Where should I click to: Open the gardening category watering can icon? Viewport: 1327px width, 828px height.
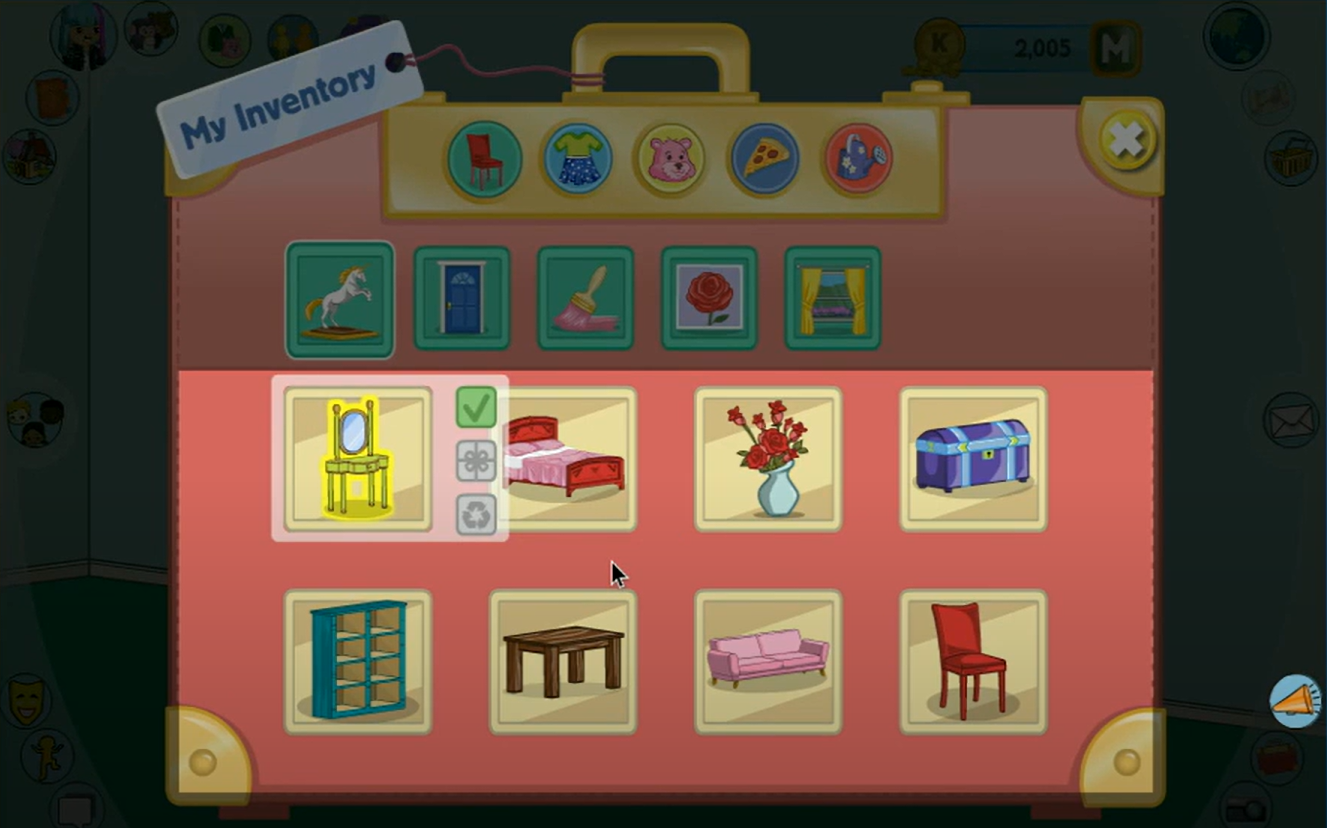click(856, 158)
